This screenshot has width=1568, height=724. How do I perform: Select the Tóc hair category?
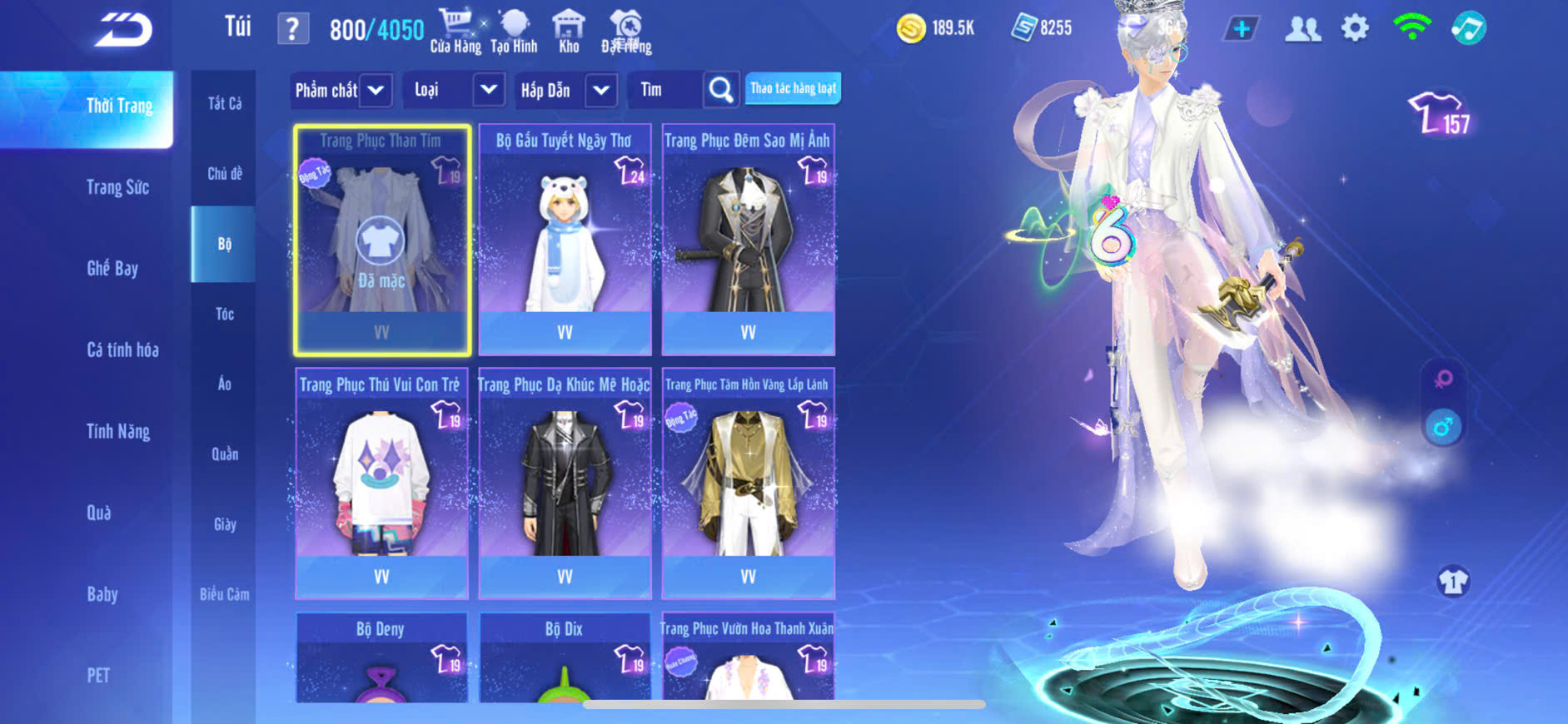coord(225,314)
